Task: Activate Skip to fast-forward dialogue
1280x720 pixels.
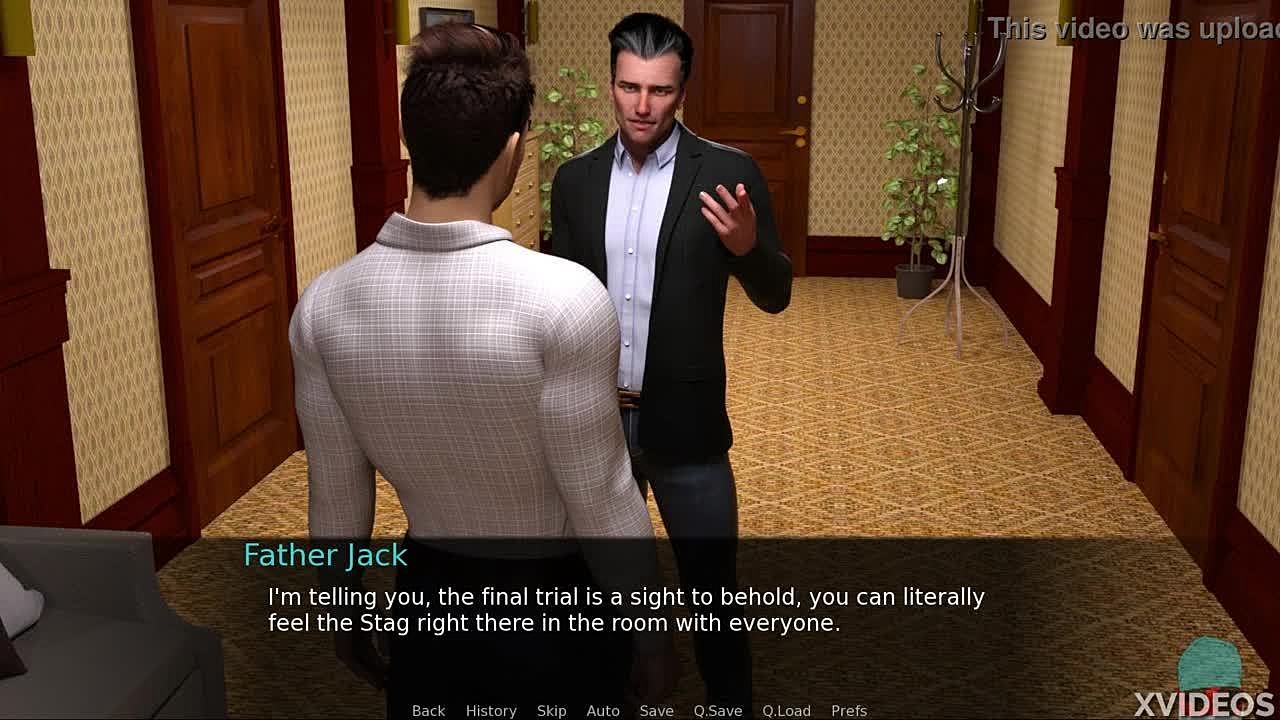Action: tap(551, 710)
